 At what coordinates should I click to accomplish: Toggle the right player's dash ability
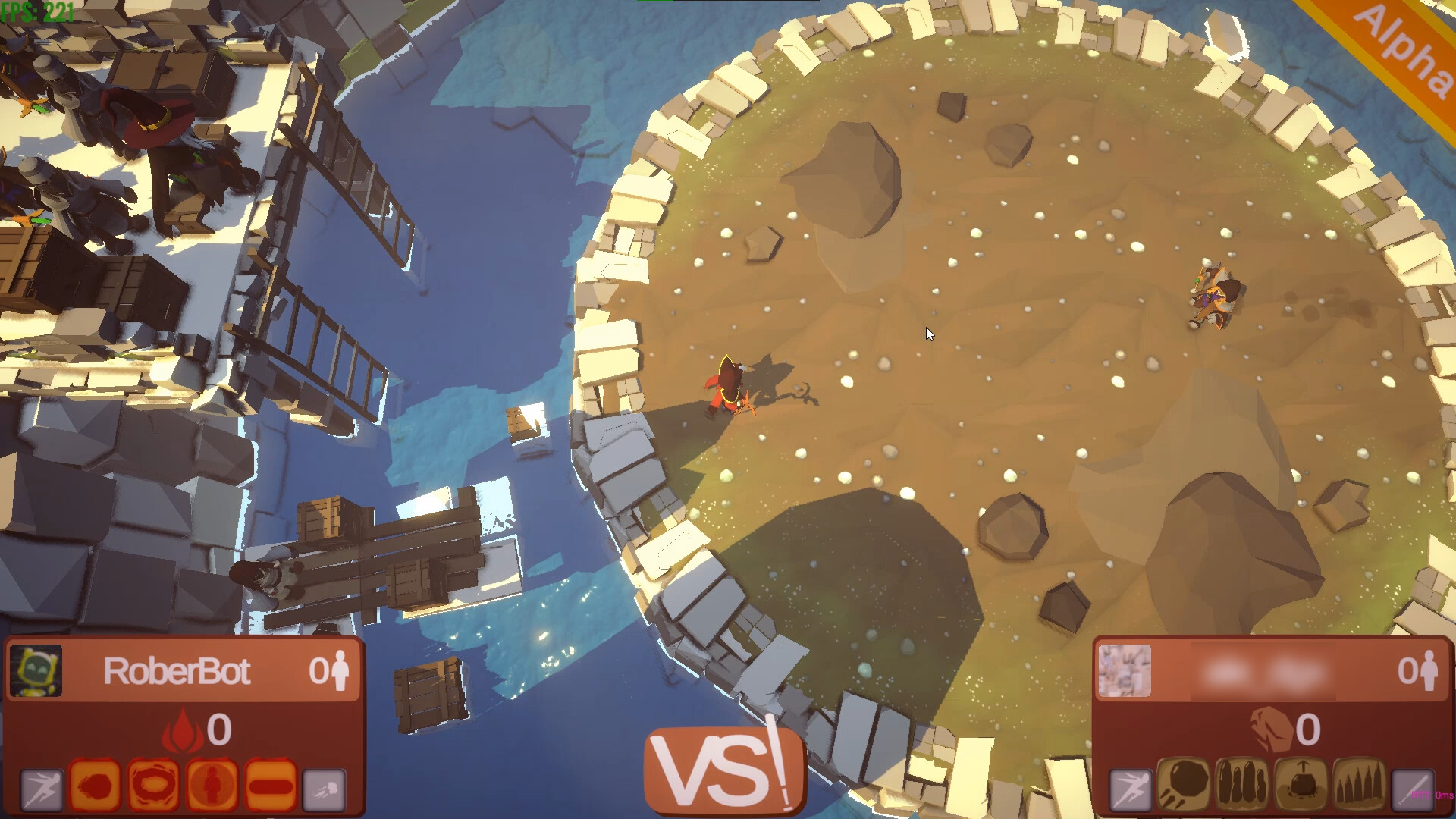pyautogui.click(x=1130, y=789)
